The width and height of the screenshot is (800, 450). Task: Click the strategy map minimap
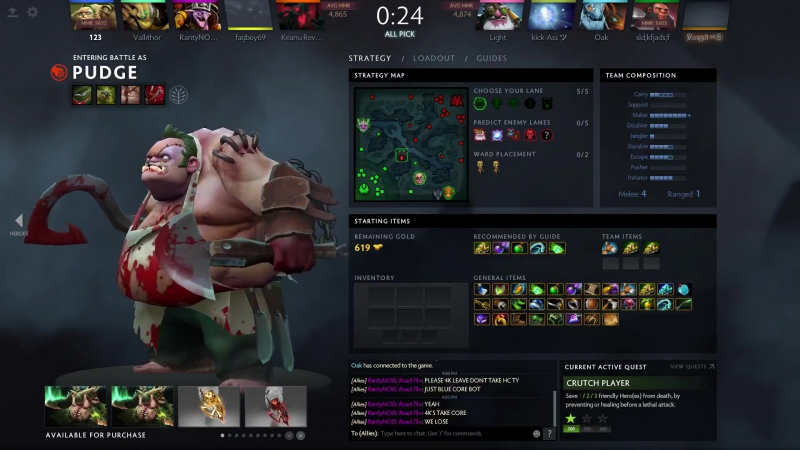coord(409,143)
